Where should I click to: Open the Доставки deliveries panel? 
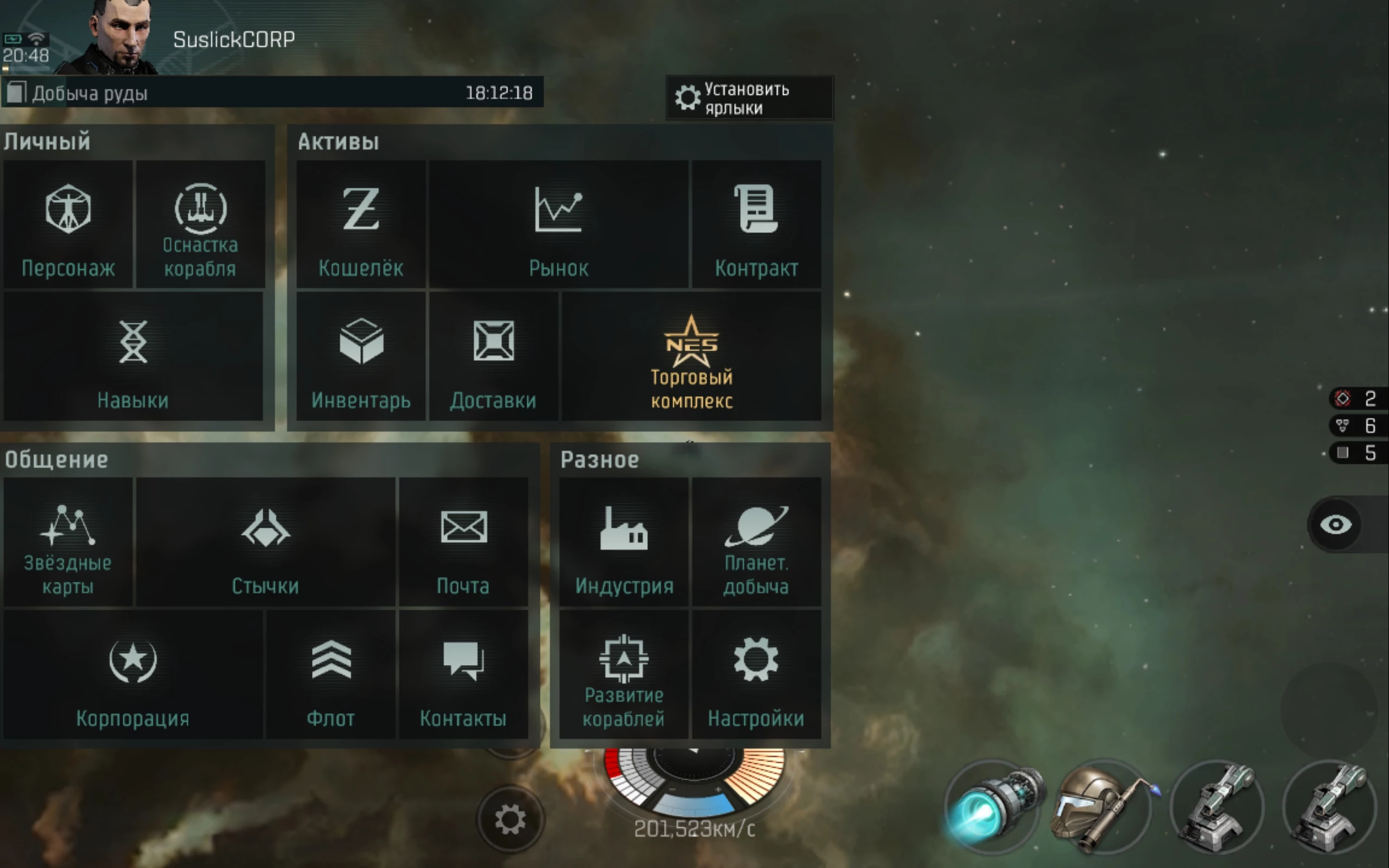[x=494, y=359]
